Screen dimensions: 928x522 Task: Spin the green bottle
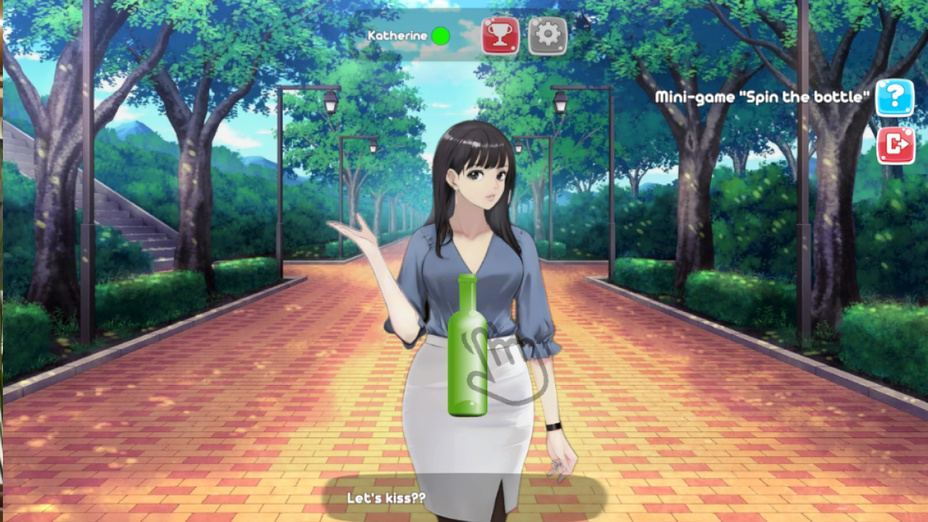[x=467, y=345]
